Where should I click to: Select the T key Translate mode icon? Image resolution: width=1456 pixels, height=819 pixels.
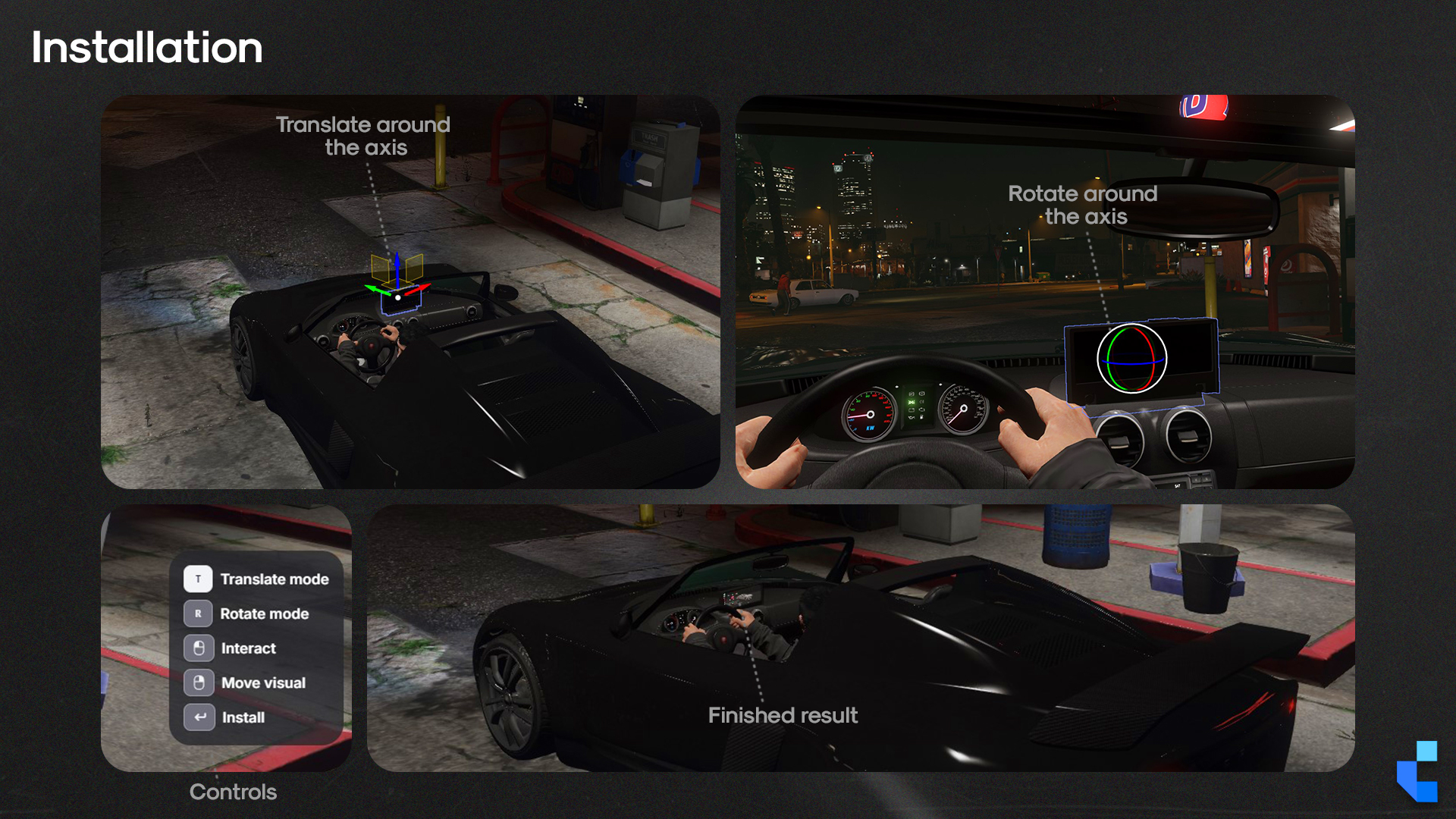point(199,579)
